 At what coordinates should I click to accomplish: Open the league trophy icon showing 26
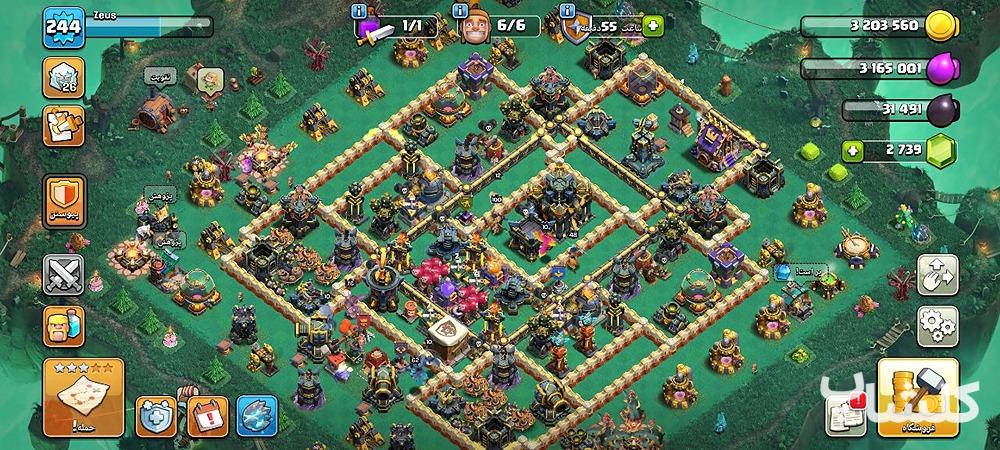pos(63,78)
